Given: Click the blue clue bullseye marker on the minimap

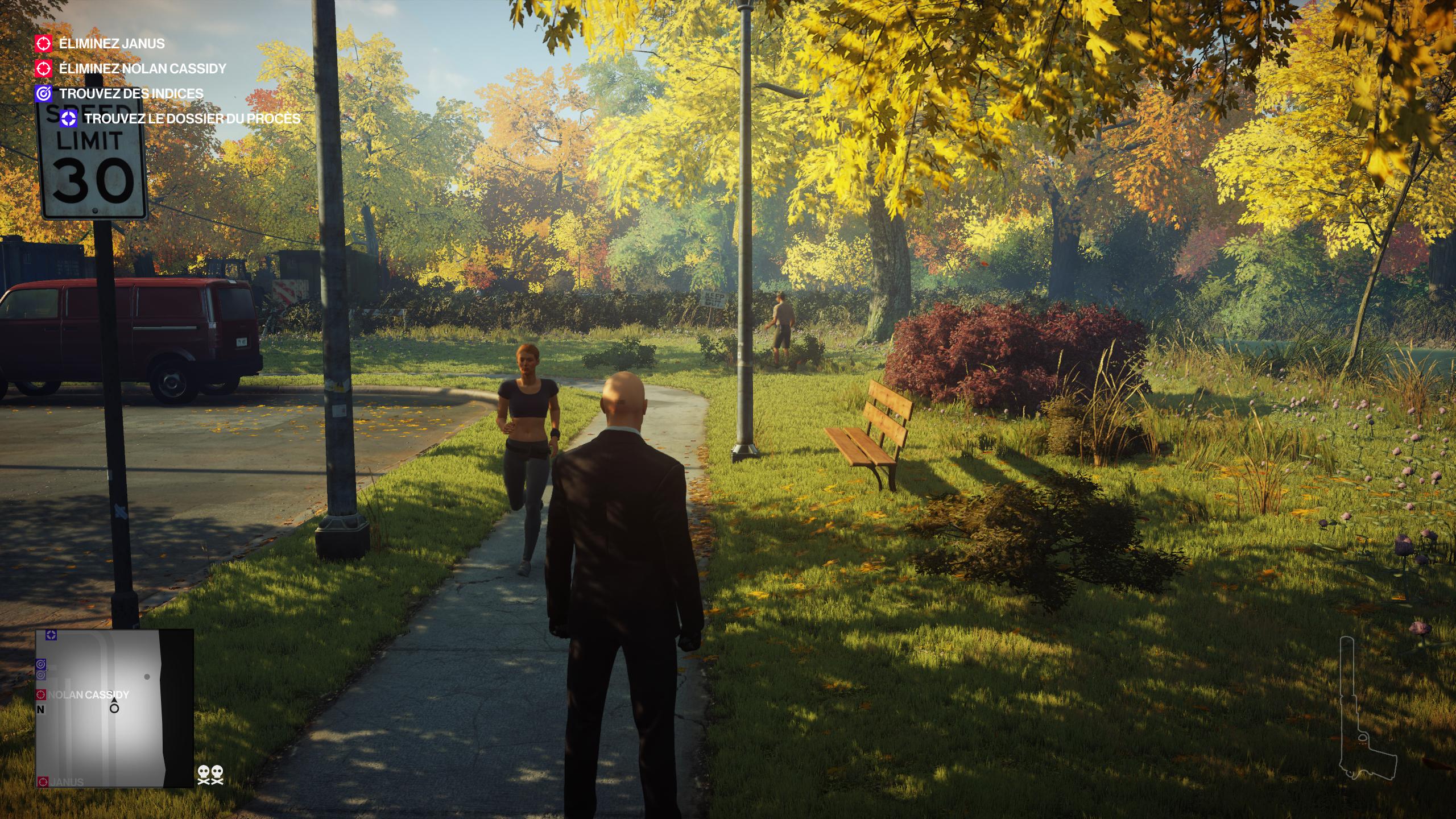Looking at the screenshot, I should 41,664.
